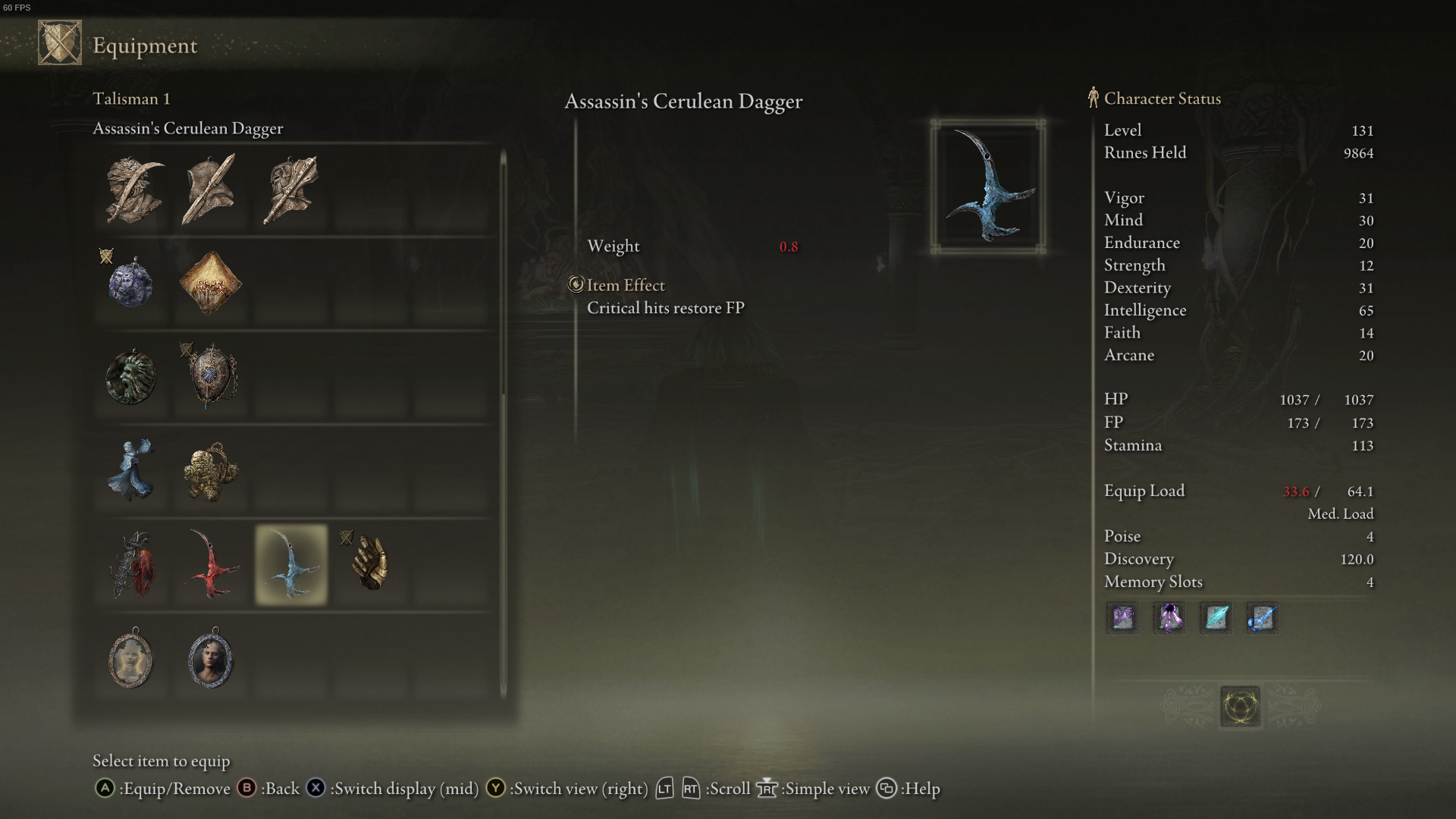Select the curved sword talisman in the top row

(x=133, y=190)
